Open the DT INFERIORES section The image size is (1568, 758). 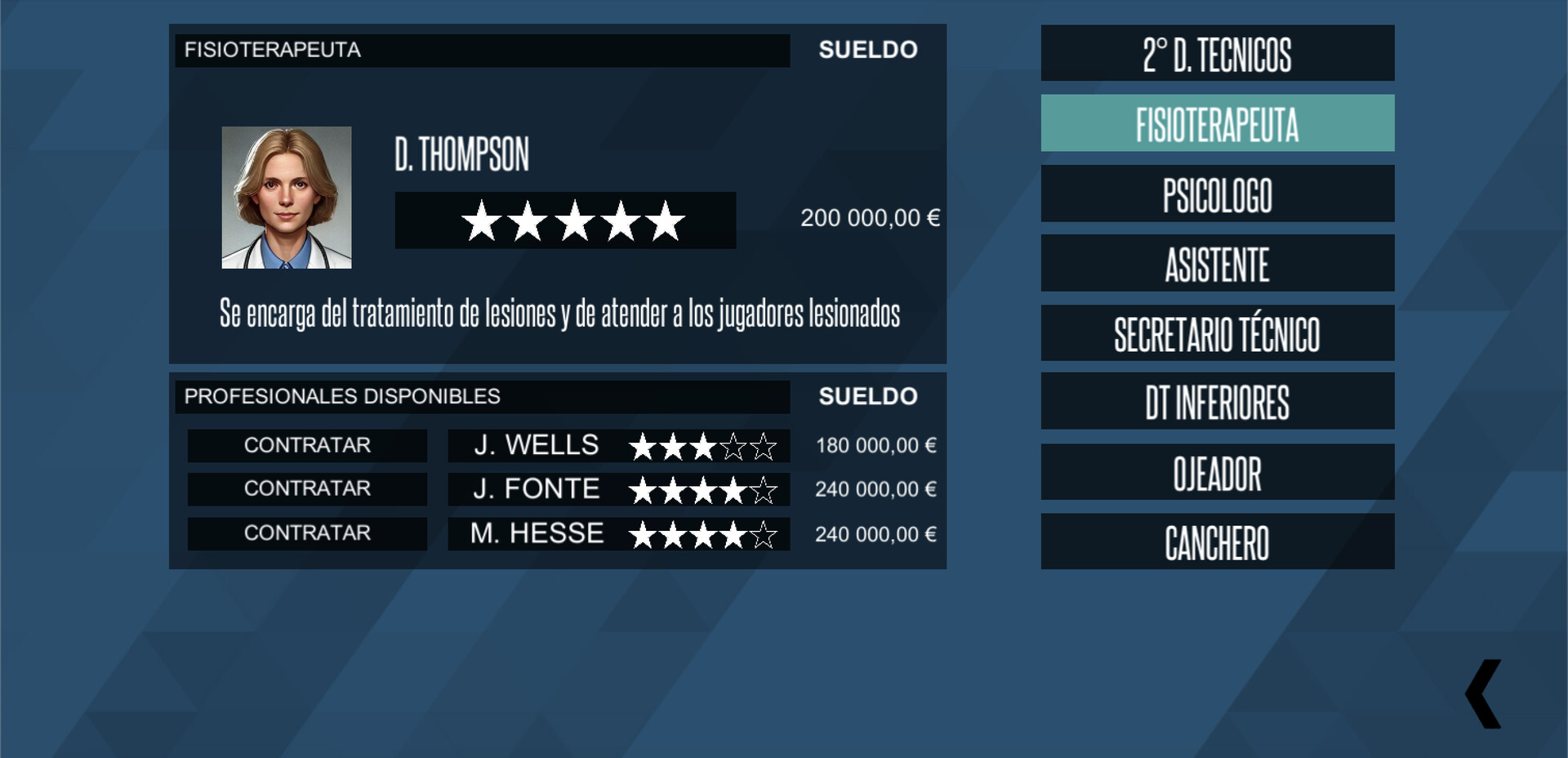(1216, 401)
